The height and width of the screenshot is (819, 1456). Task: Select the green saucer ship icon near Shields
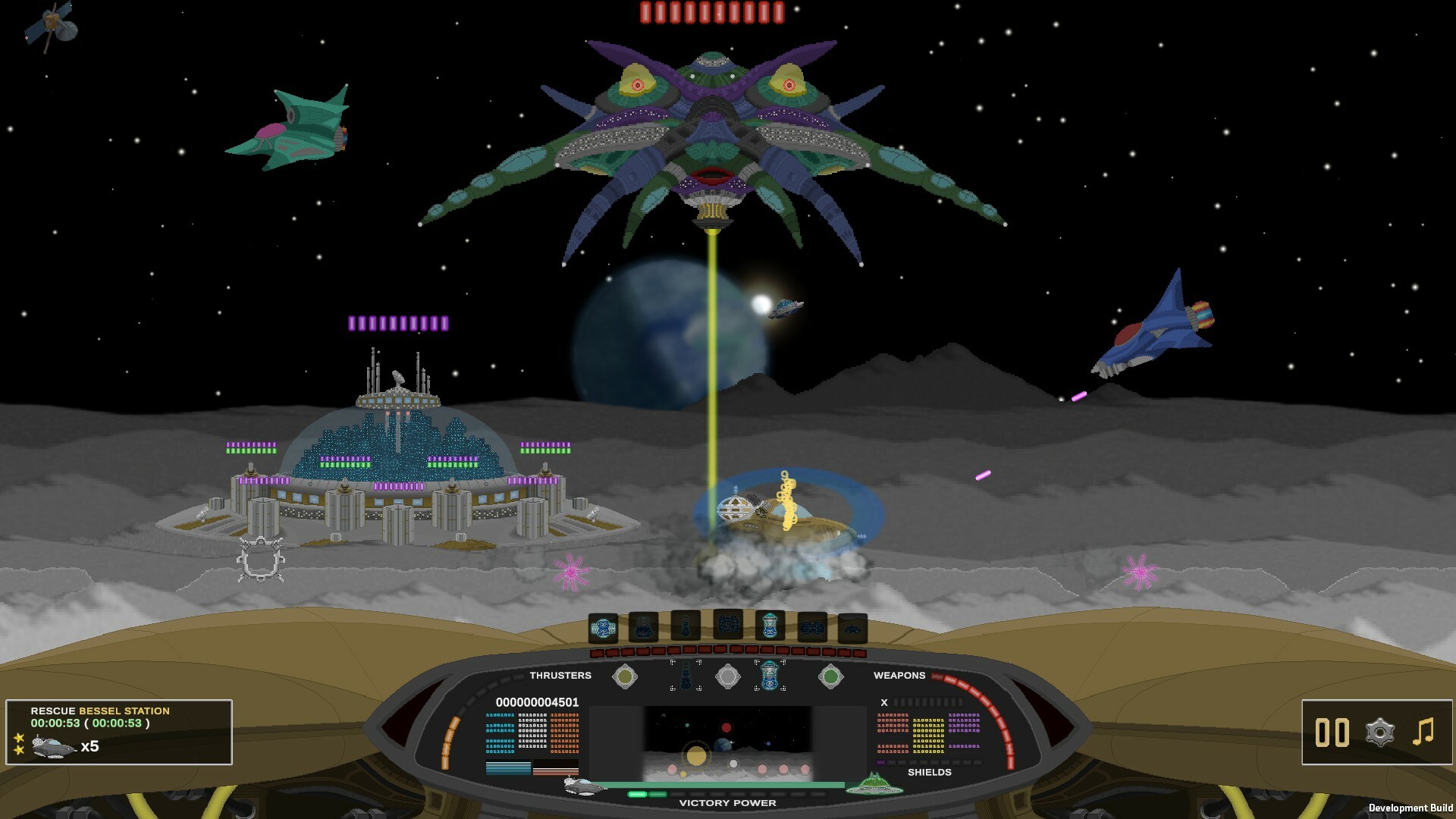874,784
